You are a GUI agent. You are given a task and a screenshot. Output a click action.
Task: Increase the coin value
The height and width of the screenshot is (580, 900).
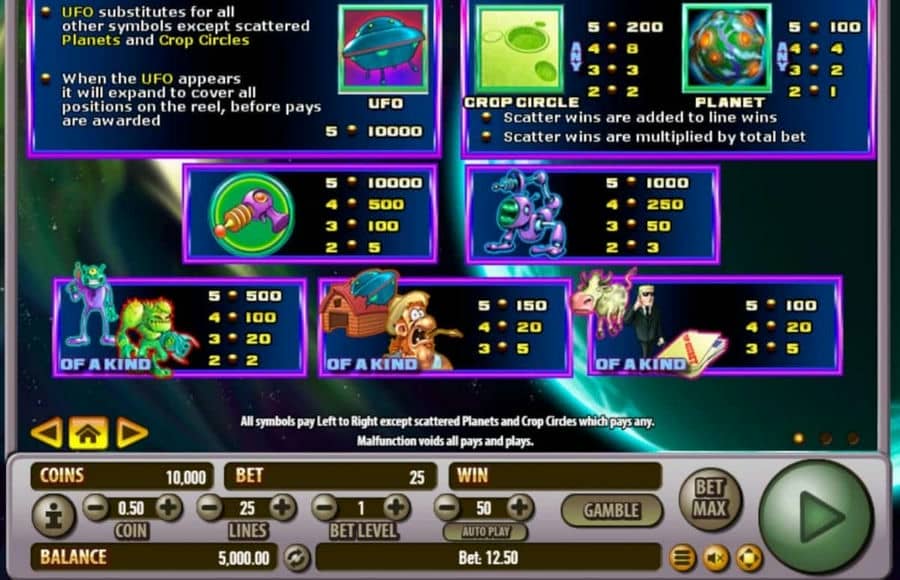click(168, 507)
